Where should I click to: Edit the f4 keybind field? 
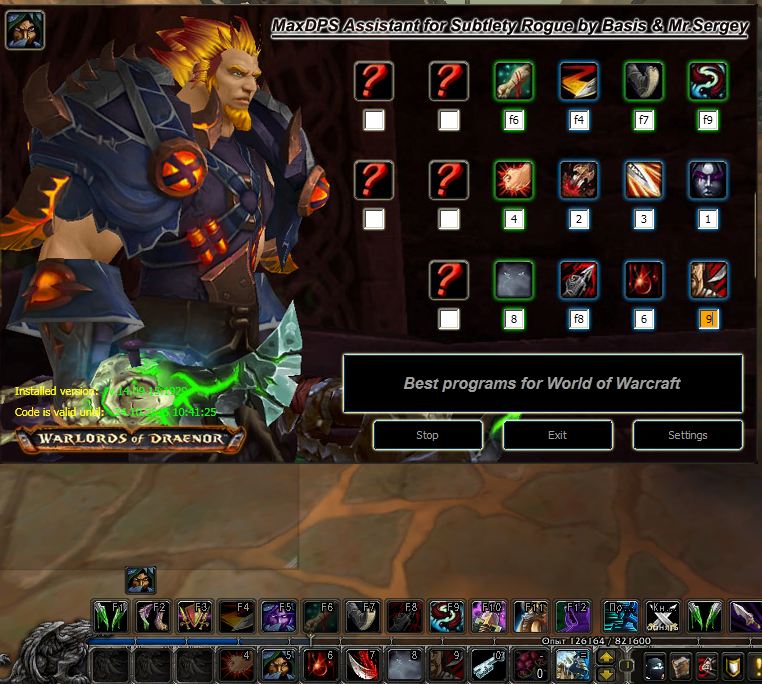point(579,120)
